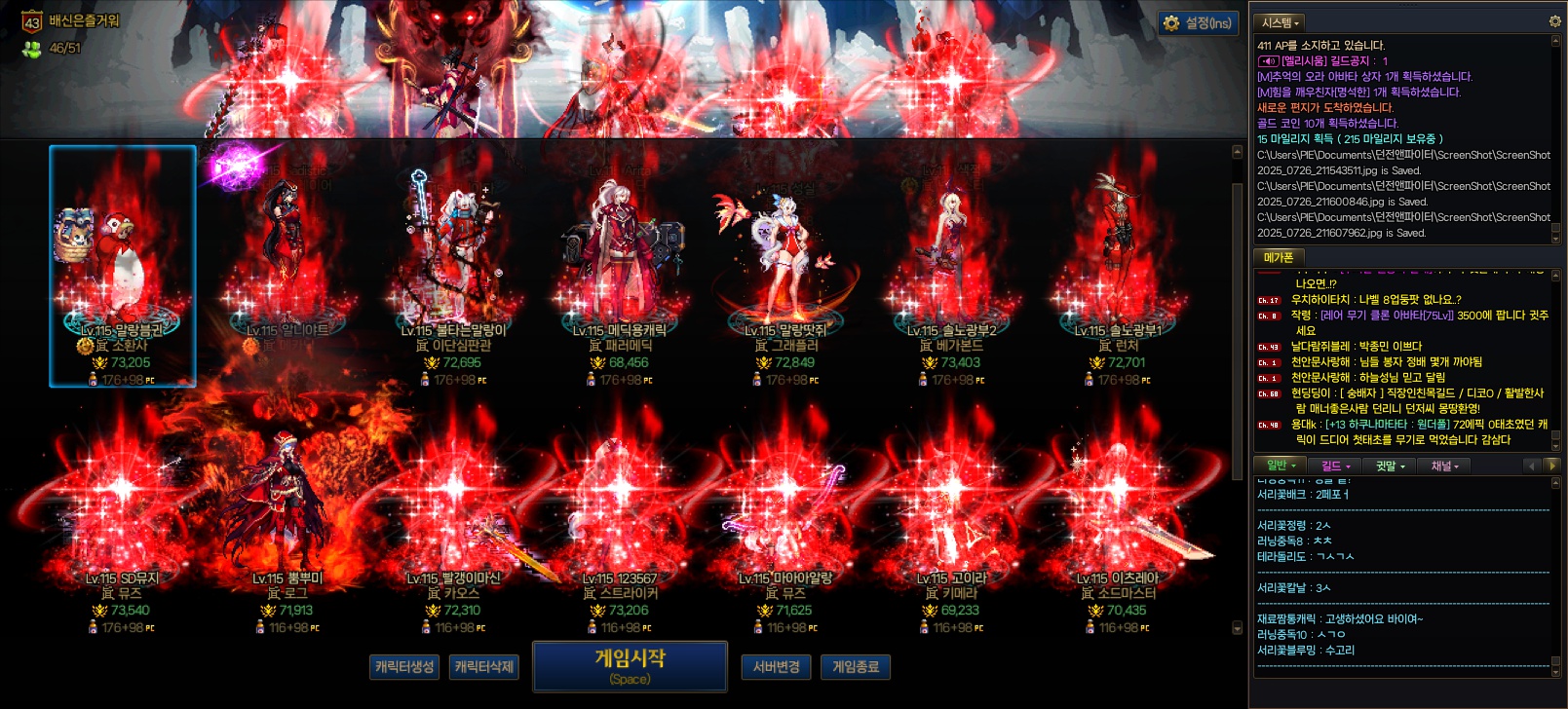Select the 귓말 whisper chat tab
This screenshot has height=709, width=1568.
tap(1390, 466)
